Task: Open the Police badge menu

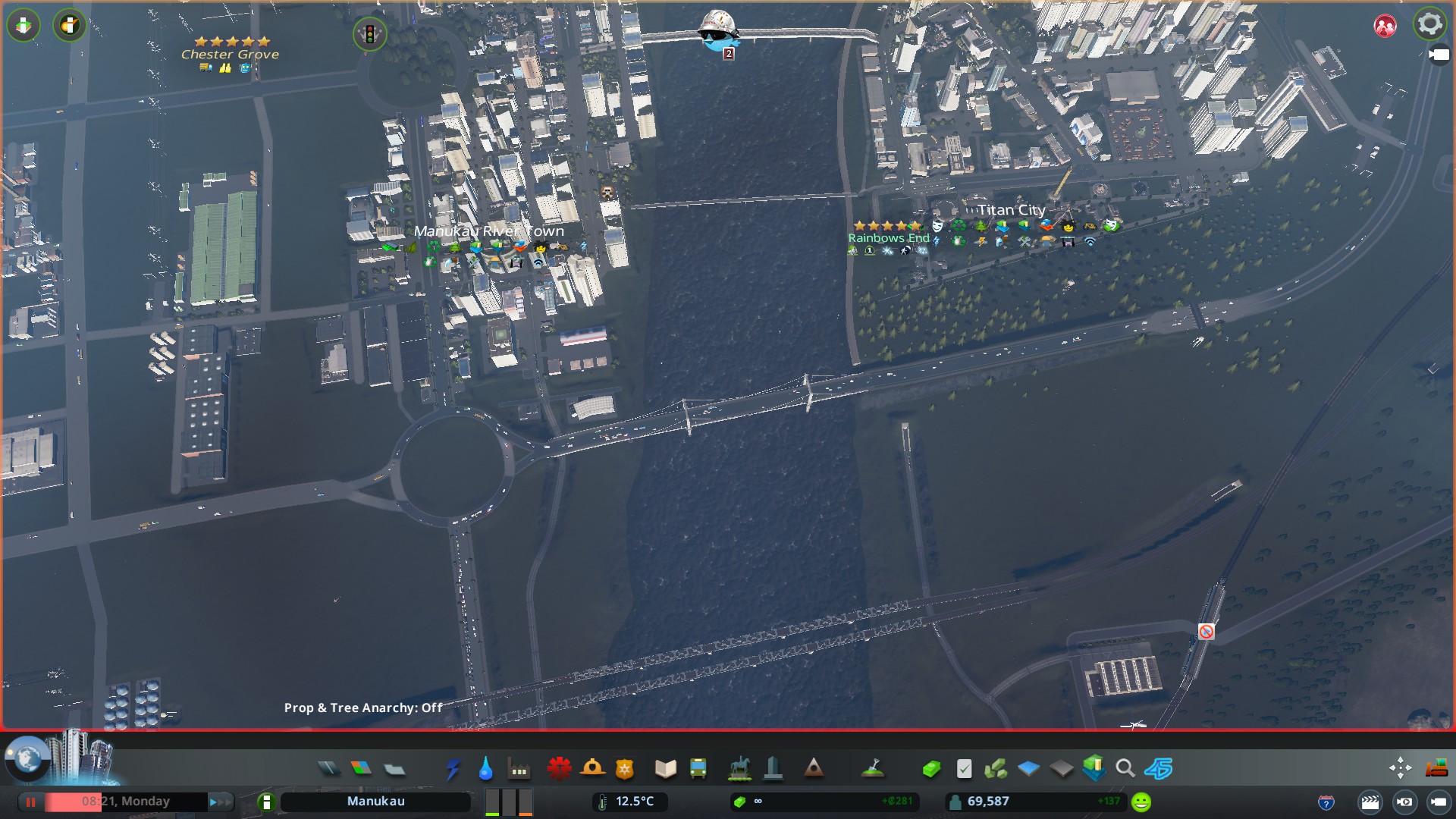Action: click(625, 769)
